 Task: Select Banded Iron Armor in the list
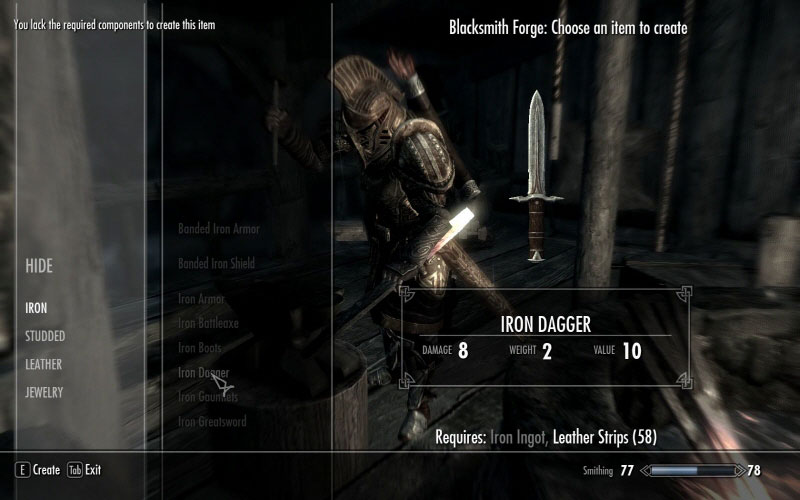click(218, 229)
